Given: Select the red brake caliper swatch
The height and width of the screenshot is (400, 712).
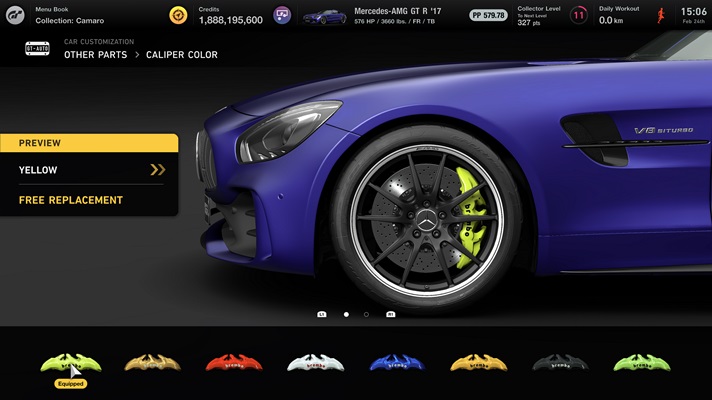Looking at the screenshot, I should click(x=233, y=363).
